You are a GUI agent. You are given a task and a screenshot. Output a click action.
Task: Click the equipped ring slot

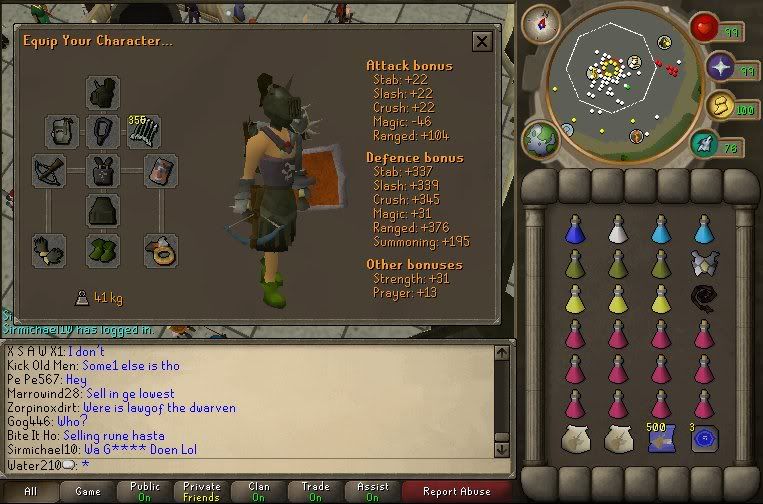pyautogui.click(x=160, y=248)
